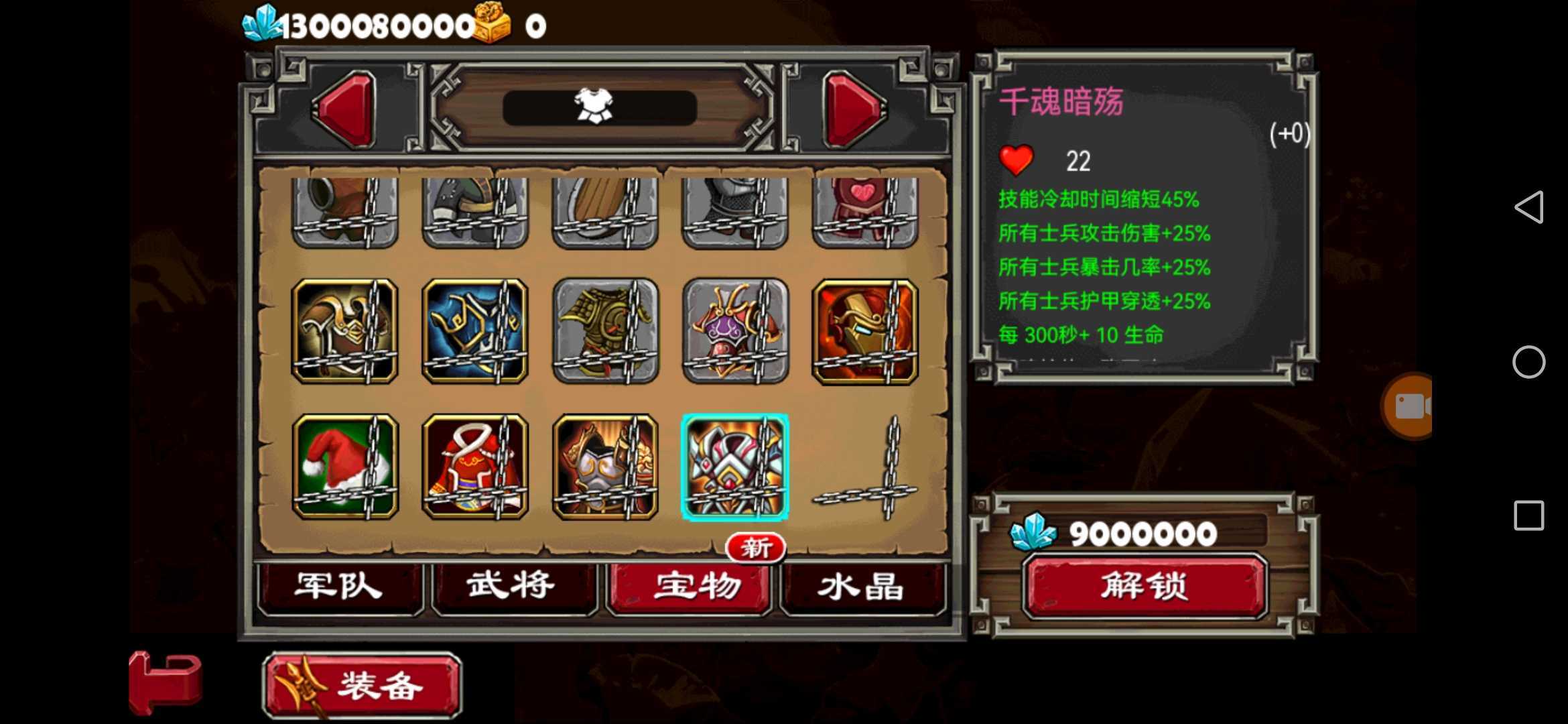Open the 装备 equipment menu
The image size is (1568, 724).
tap(362, 685)
